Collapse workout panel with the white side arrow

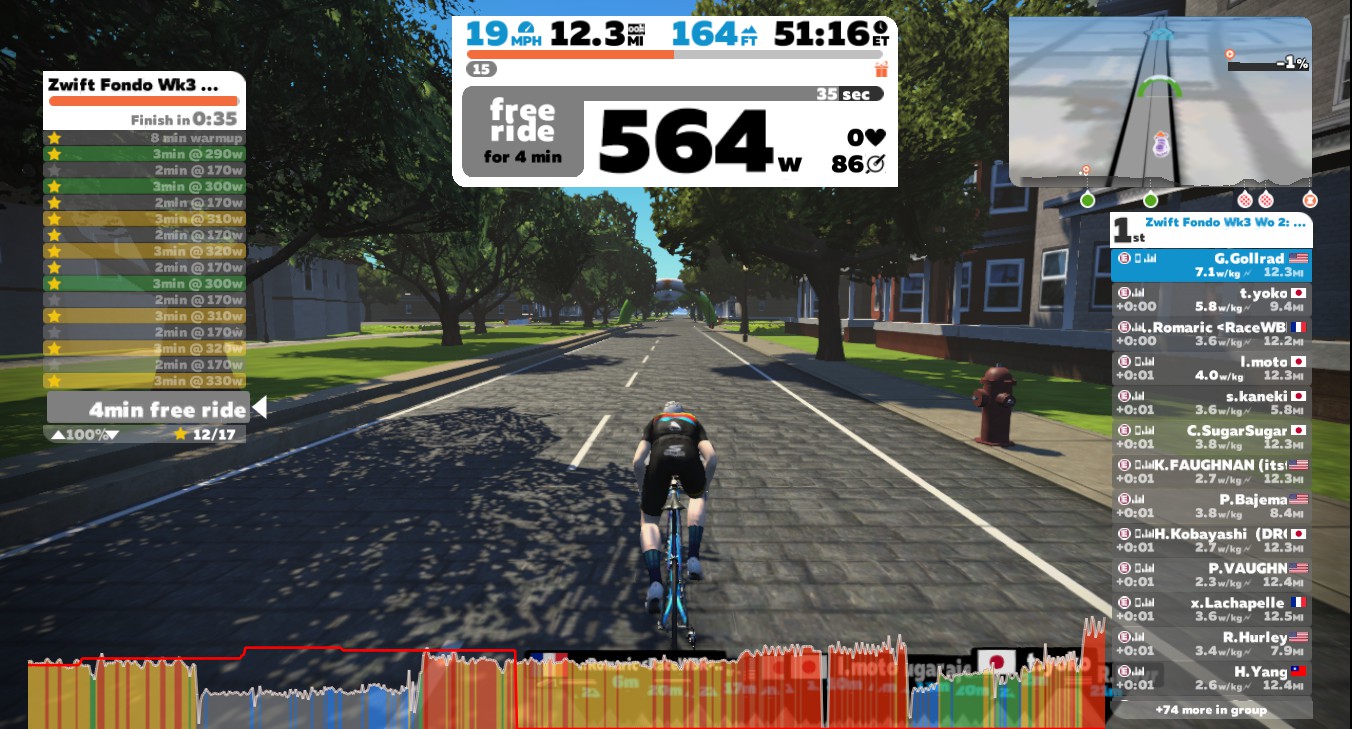(x=259, y=408)
